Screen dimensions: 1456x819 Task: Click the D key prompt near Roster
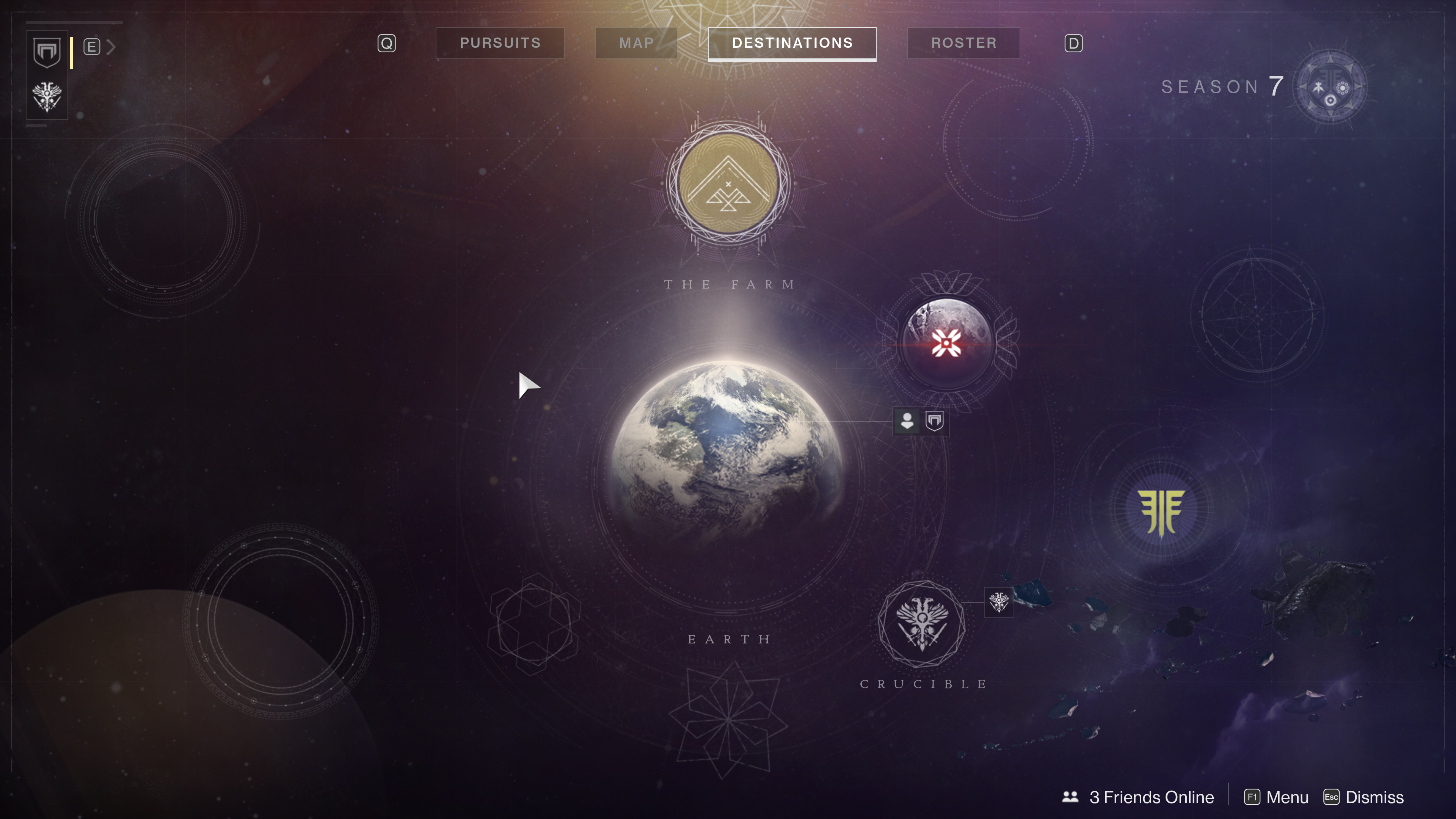[x=1073, y=42]
